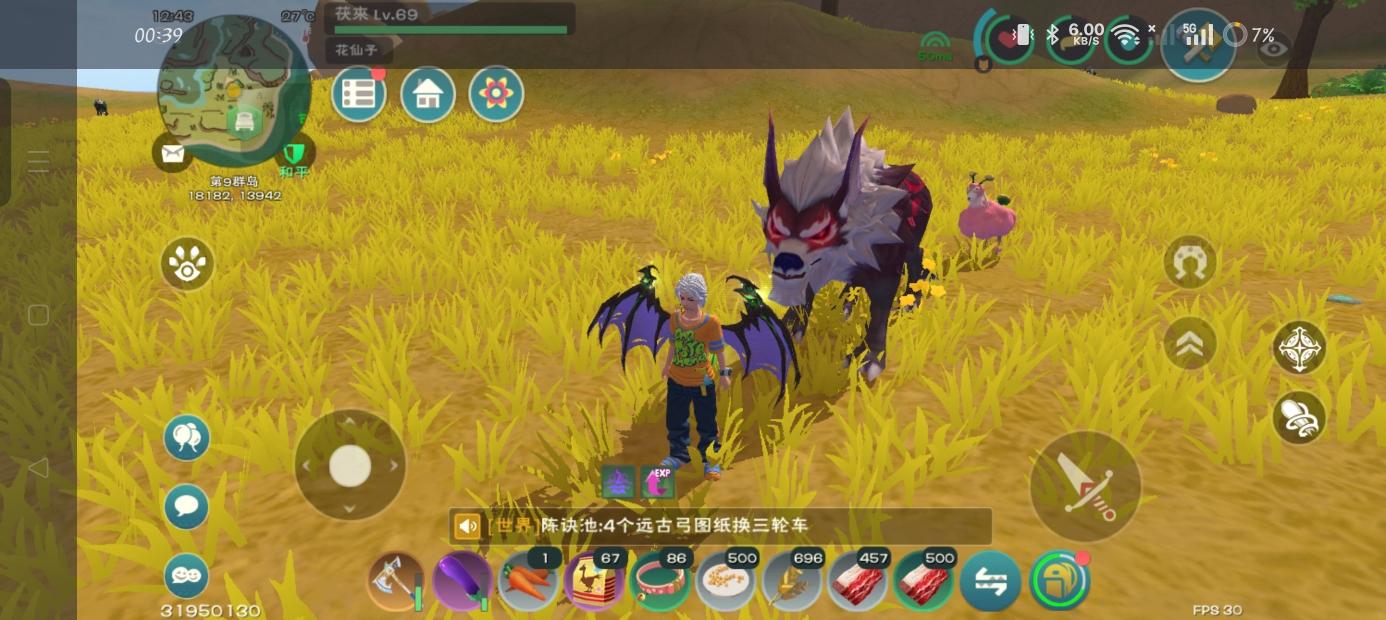
Task: Select the purple eggplant hotbar slot
Action: click(x=462, y=581)
